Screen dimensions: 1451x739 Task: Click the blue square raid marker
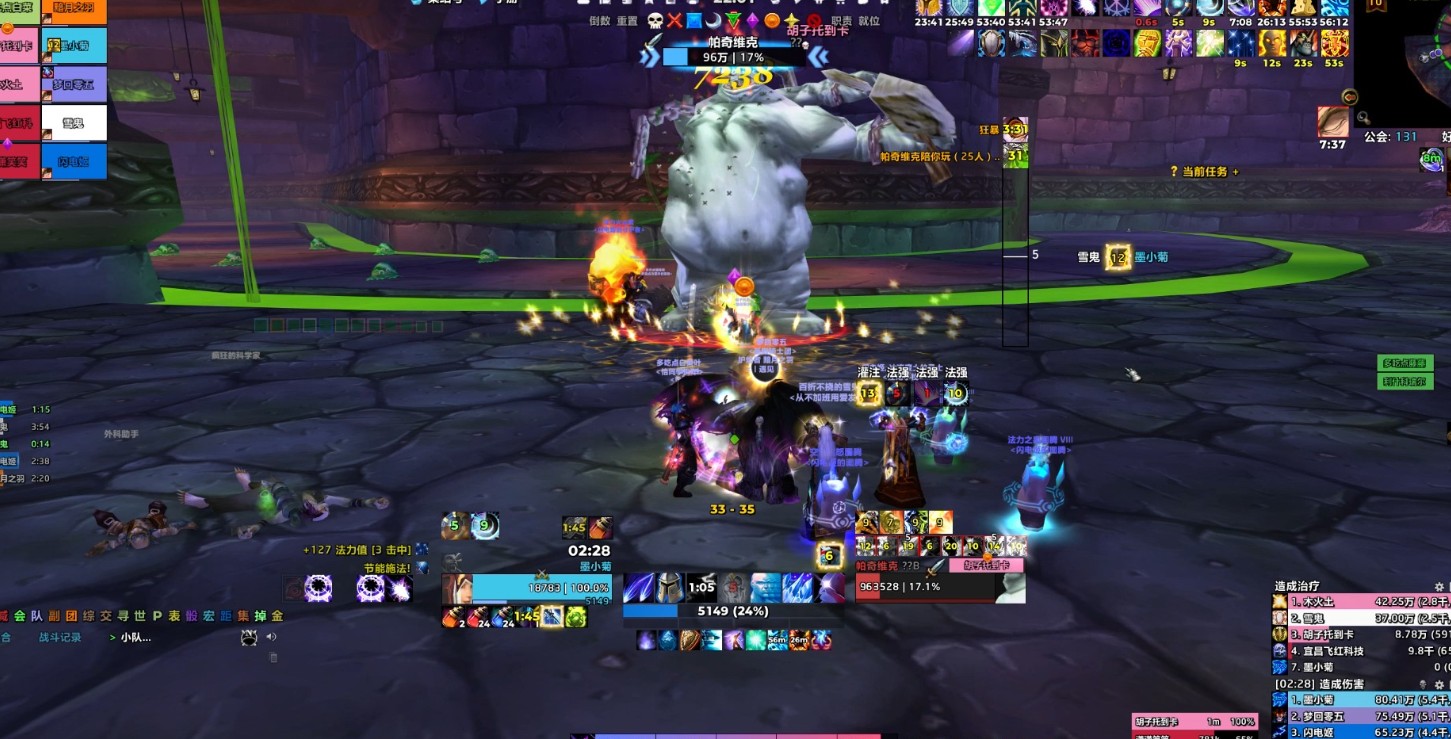(x=694, y=21)
